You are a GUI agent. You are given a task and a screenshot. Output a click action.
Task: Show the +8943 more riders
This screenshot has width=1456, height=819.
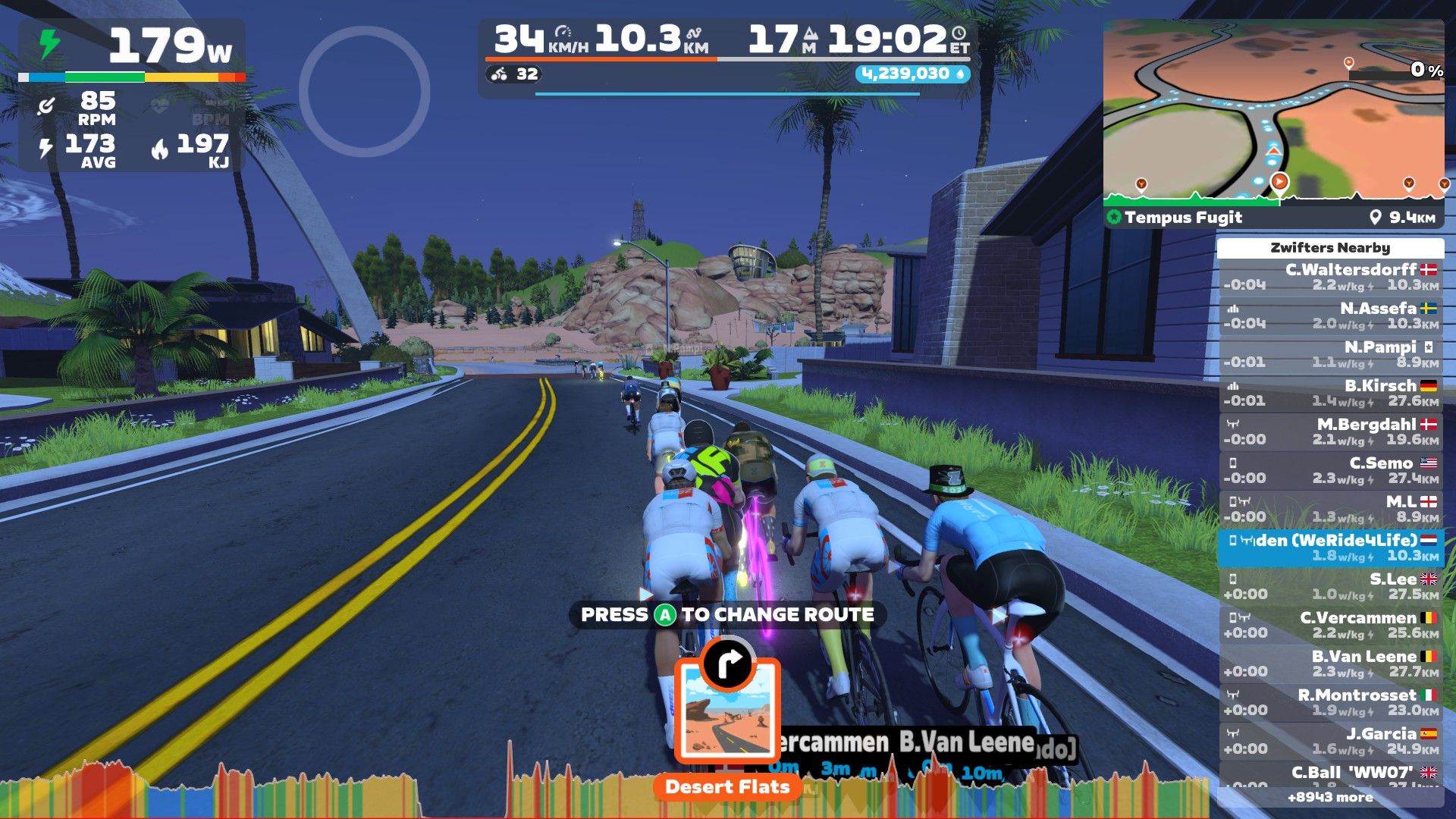click(1330, 797)
